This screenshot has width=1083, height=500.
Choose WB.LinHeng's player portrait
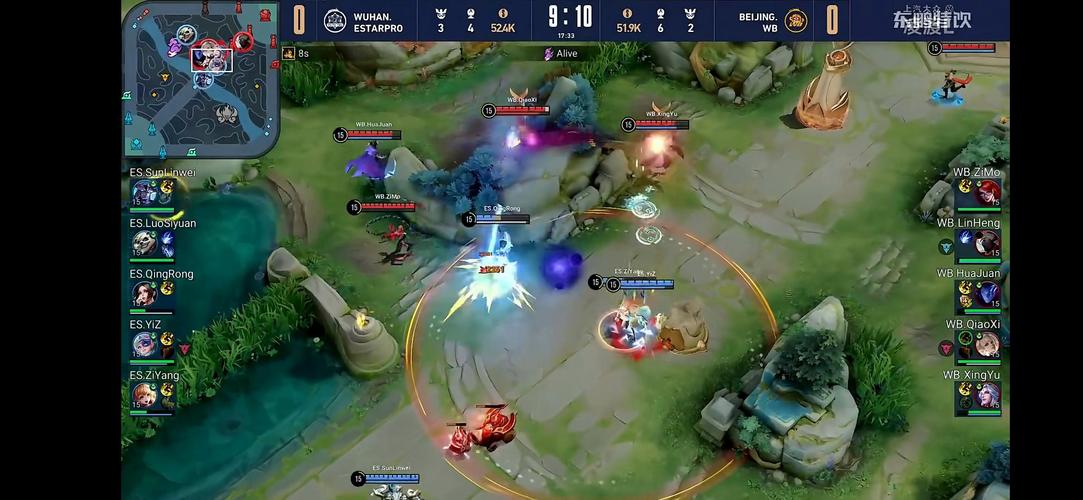(x=987, y=243)
